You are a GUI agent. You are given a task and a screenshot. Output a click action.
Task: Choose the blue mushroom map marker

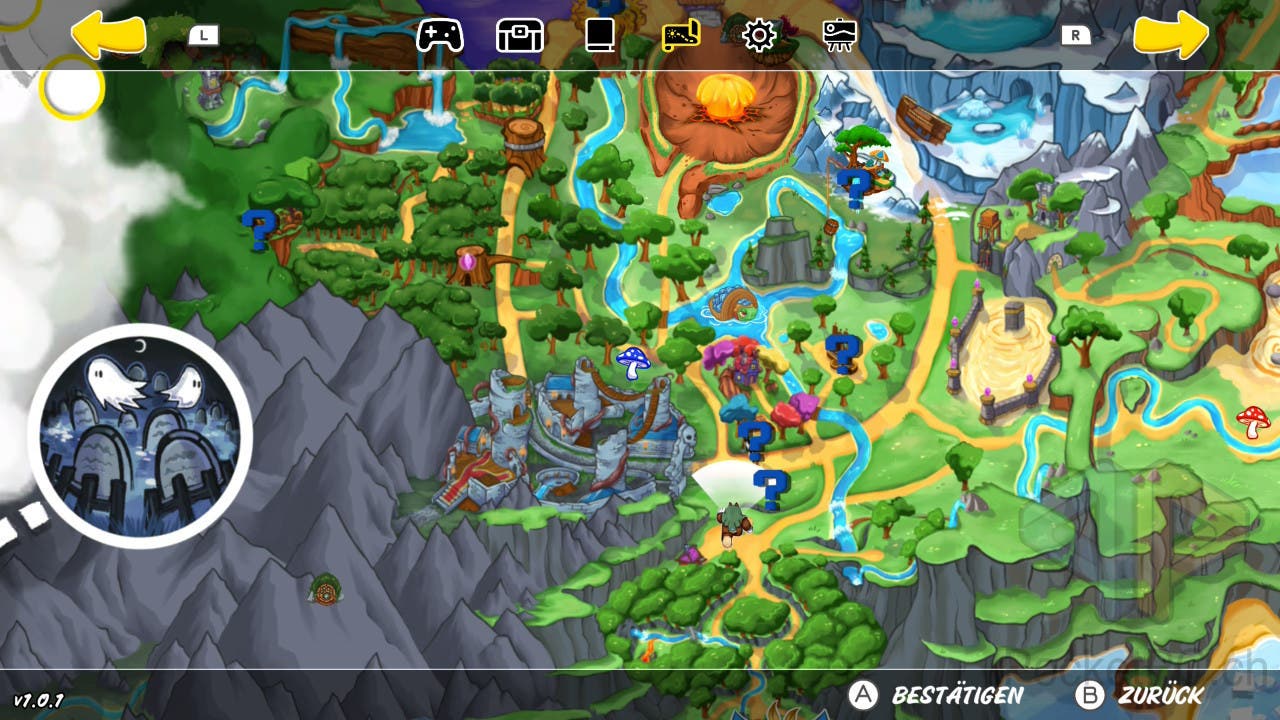(x=632, y=362)
